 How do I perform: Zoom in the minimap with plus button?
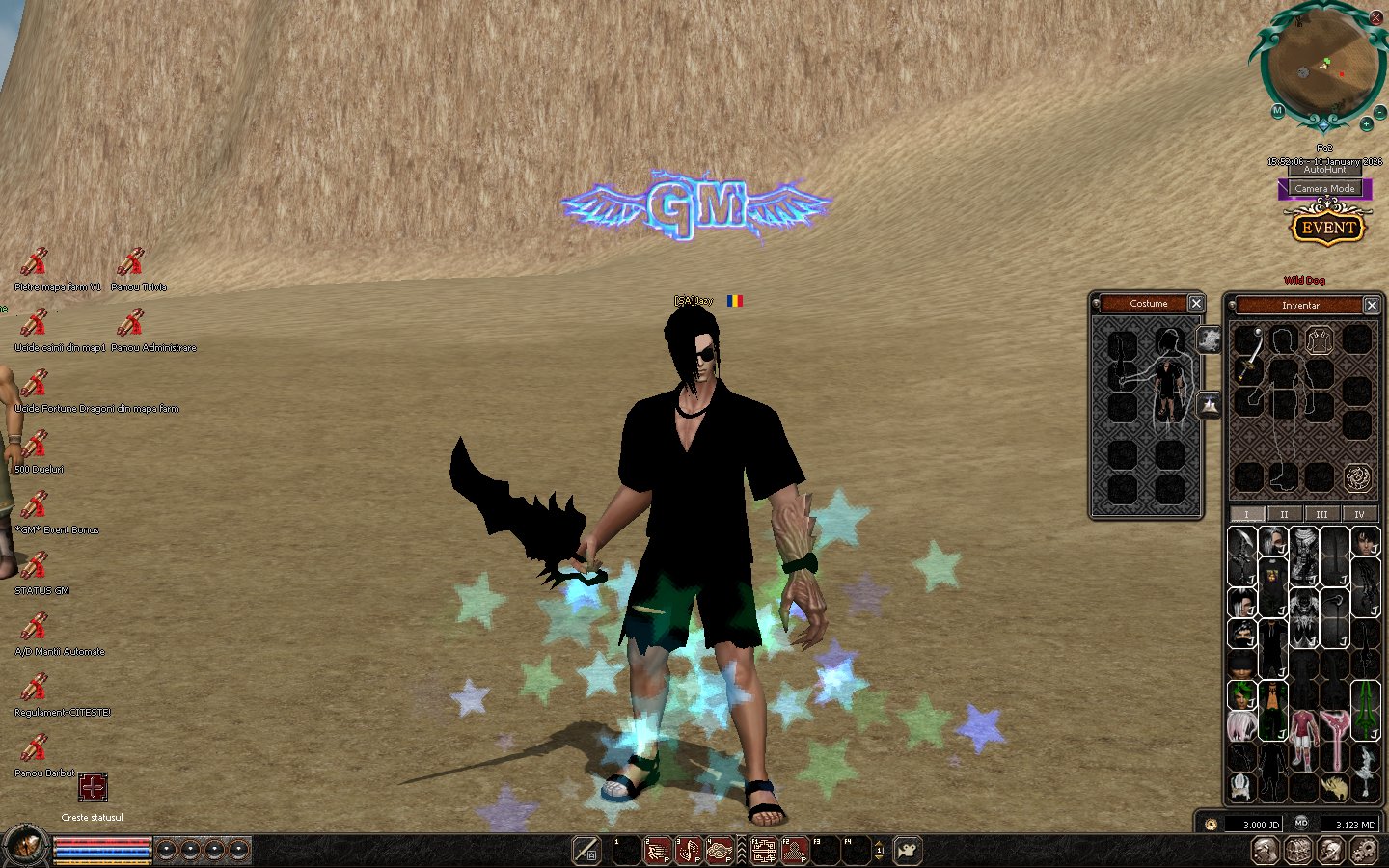pos(1366,124)
